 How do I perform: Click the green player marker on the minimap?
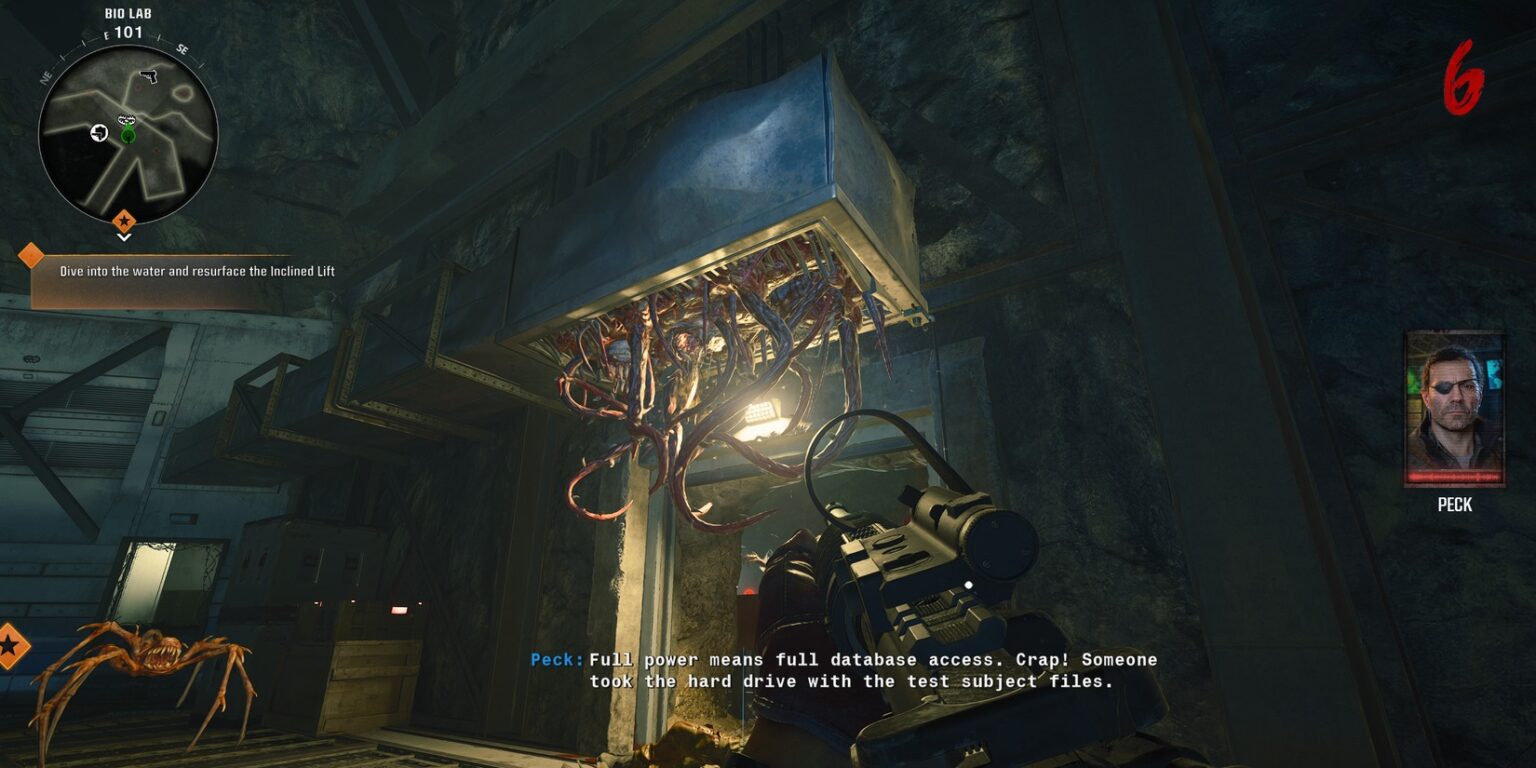coord(128,134)
